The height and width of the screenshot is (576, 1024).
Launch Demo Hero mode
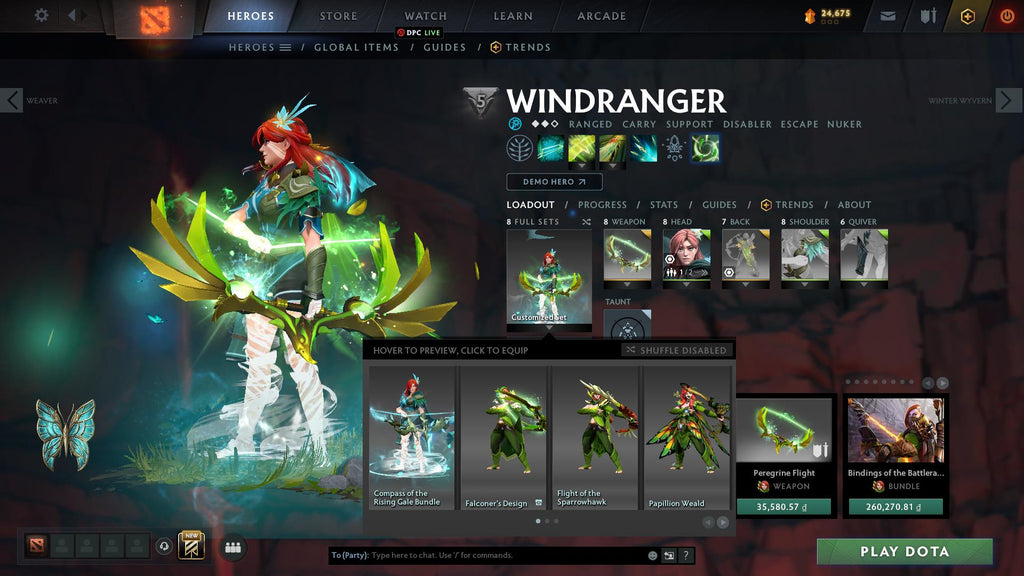(x=554, y=182)
